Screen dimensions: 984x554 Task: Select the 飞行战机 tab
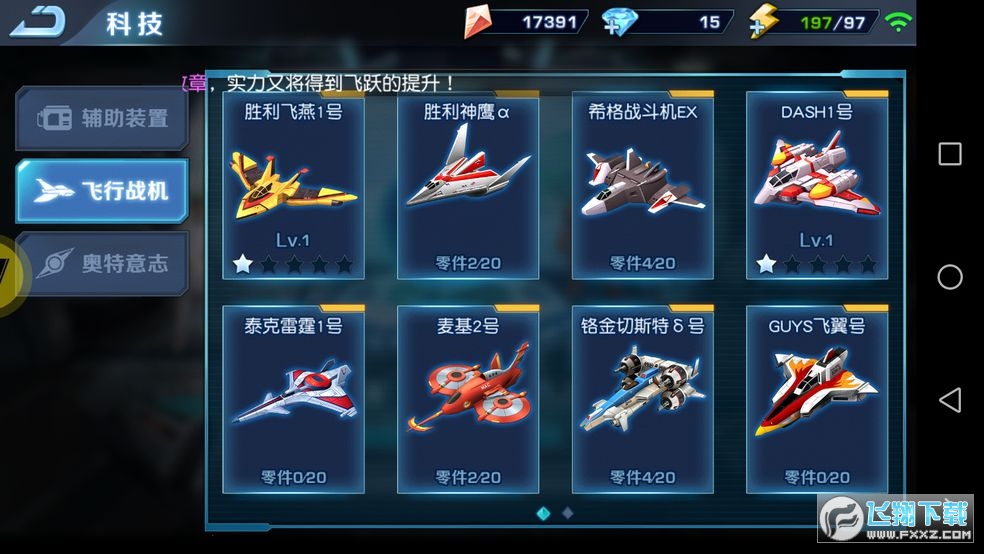[102, 191]
